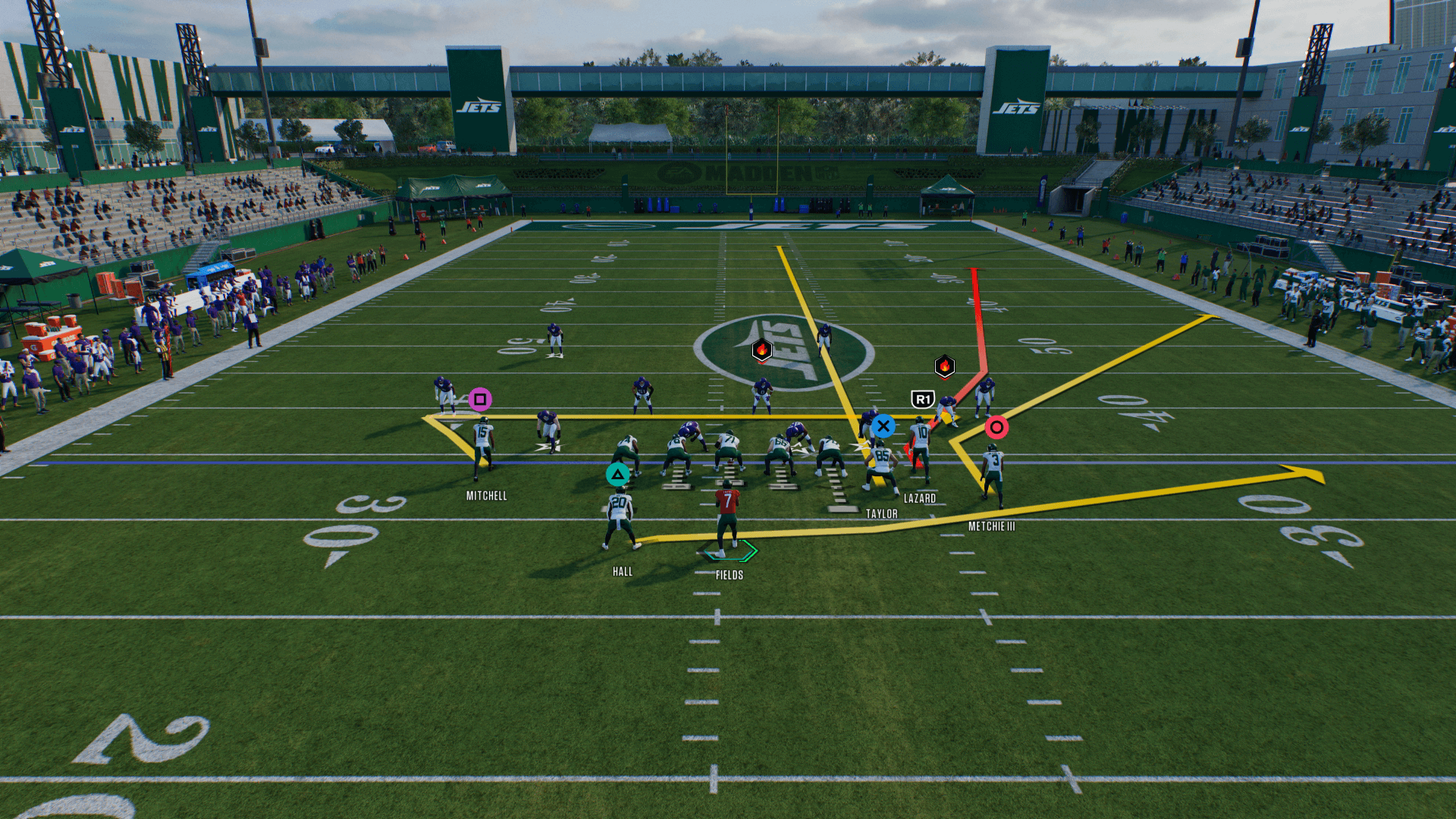
Task: Click the flame ability icon over the midfield logo
Action: coord(762,350)
